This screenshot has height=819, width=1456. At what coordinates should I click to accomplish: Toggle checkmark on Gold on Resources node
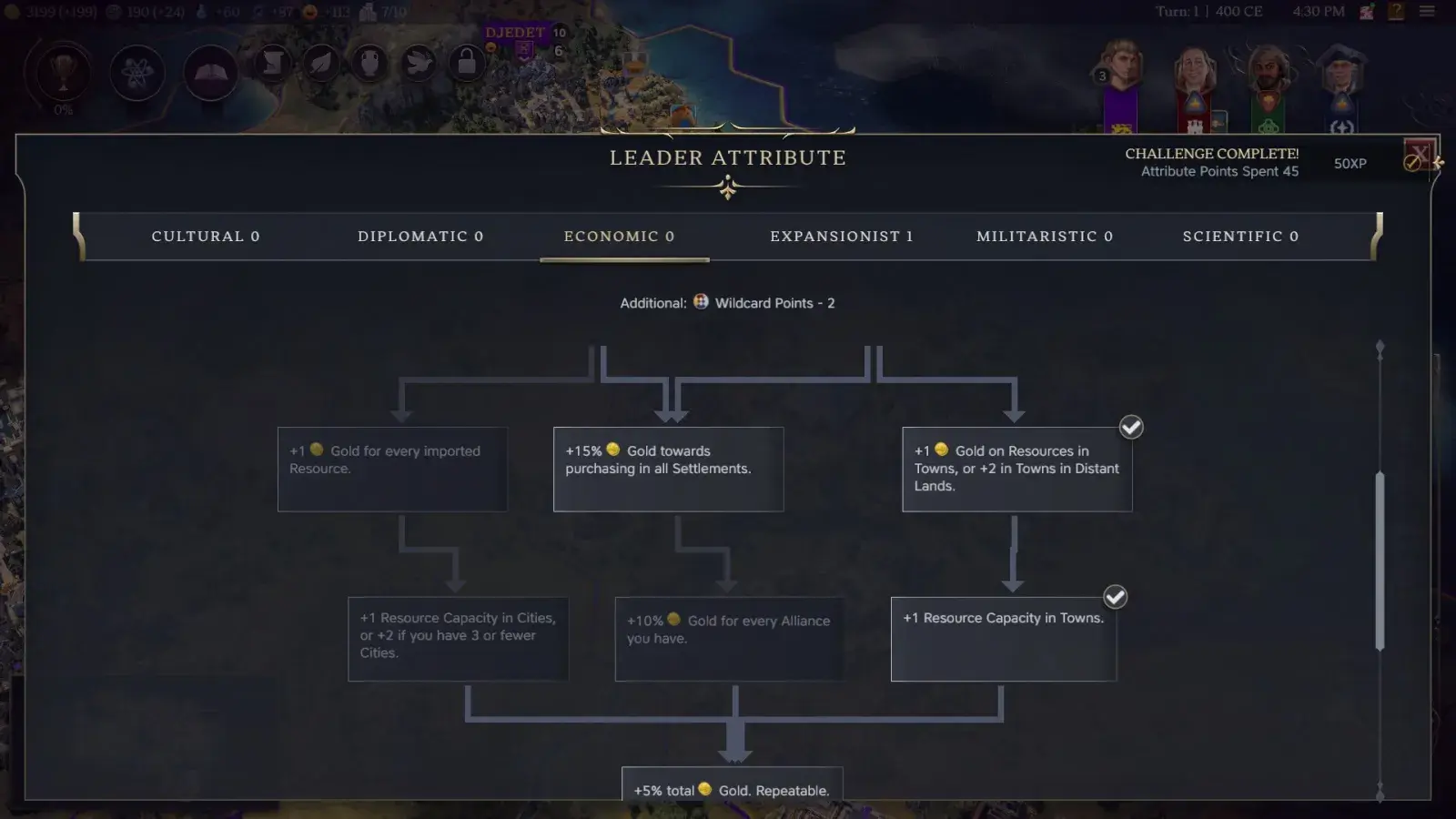[x=1131, y=427]
